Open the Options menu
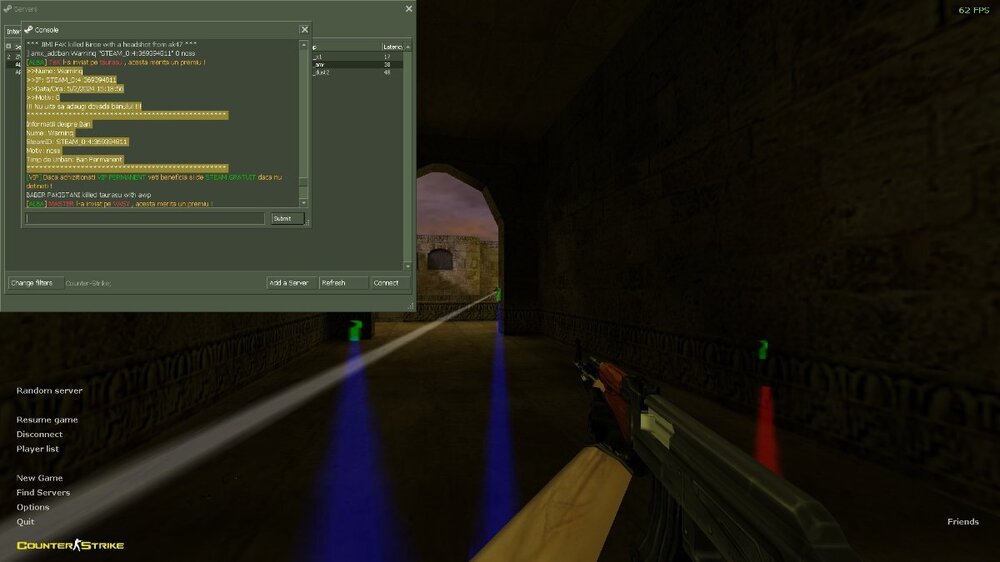The image size is (1000, 562). (32, 507)
